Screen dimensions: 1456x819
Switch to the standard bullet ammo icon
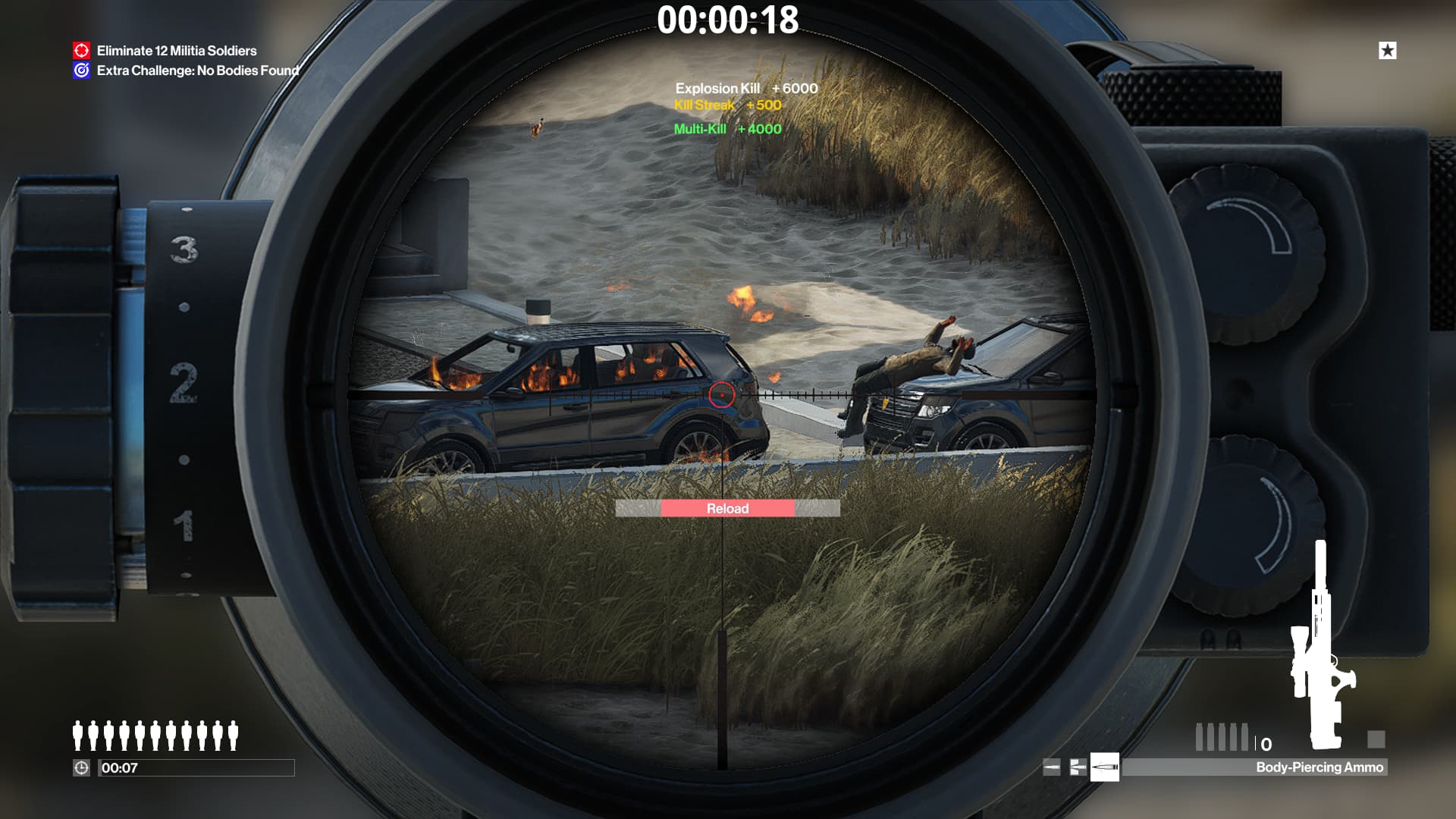coord(1052,767)
